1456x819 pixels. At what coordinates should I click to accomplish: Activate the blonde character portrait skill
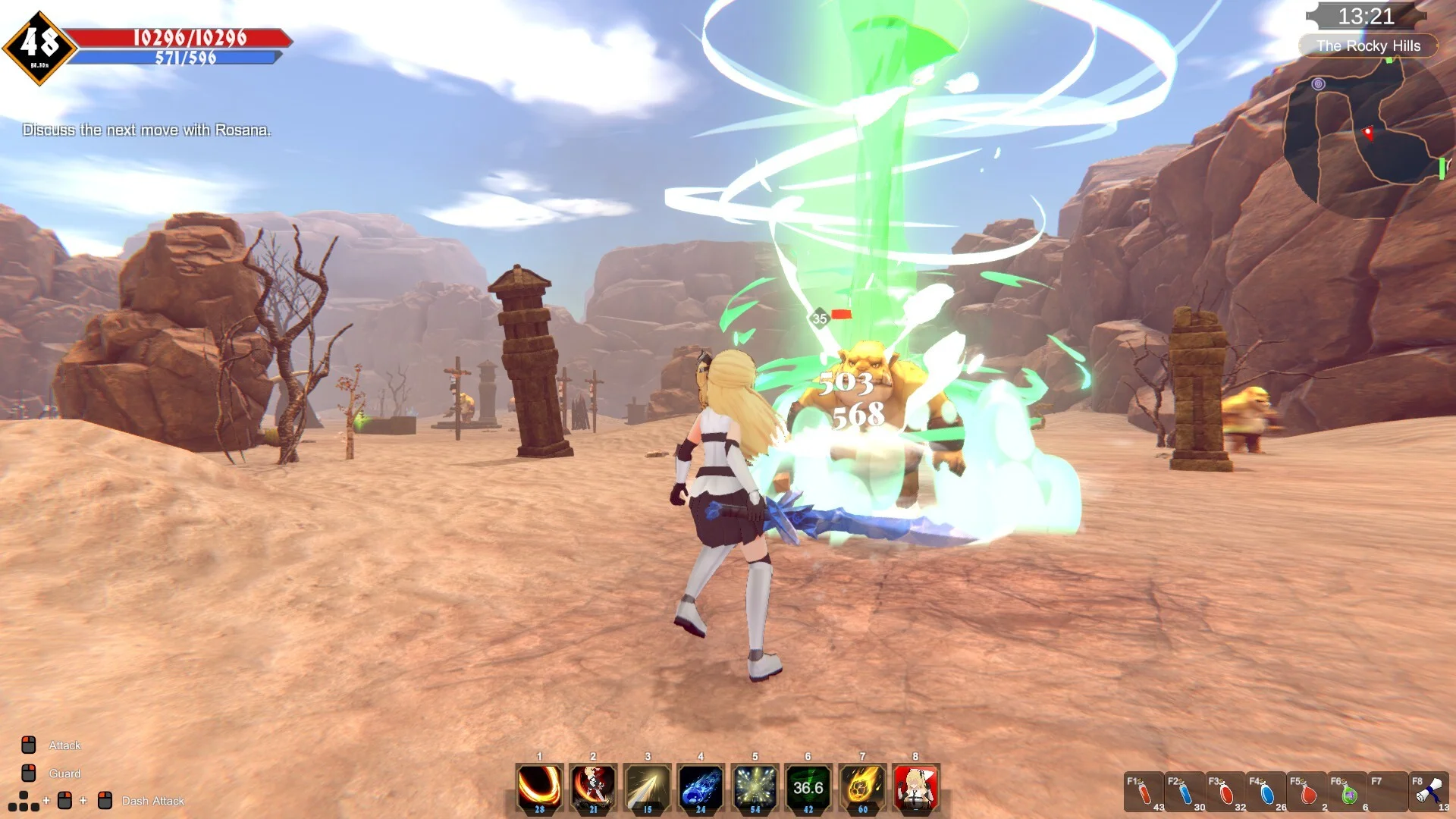point(916,788)
